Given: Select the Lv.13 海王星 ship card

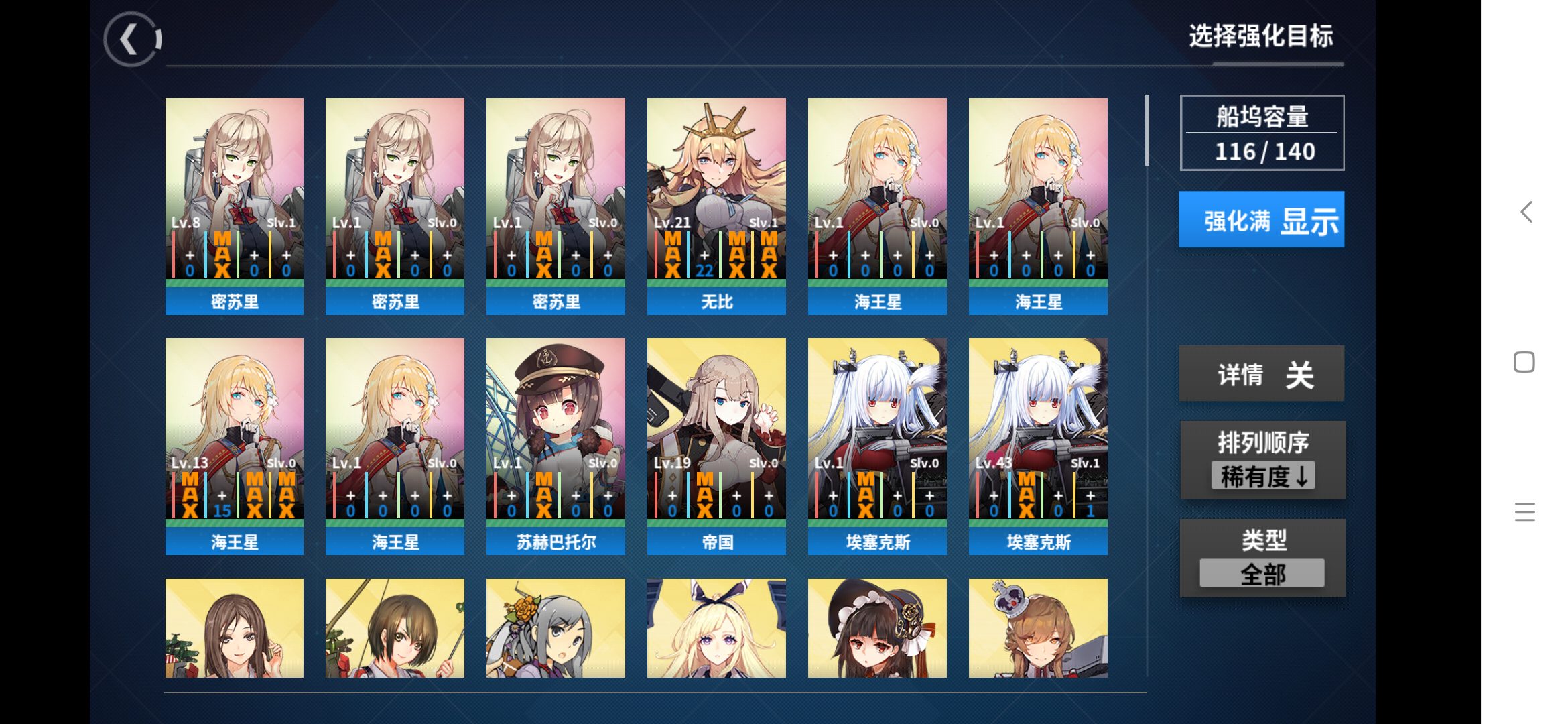Looking at the screenshot, I should (x=235, y=446).
